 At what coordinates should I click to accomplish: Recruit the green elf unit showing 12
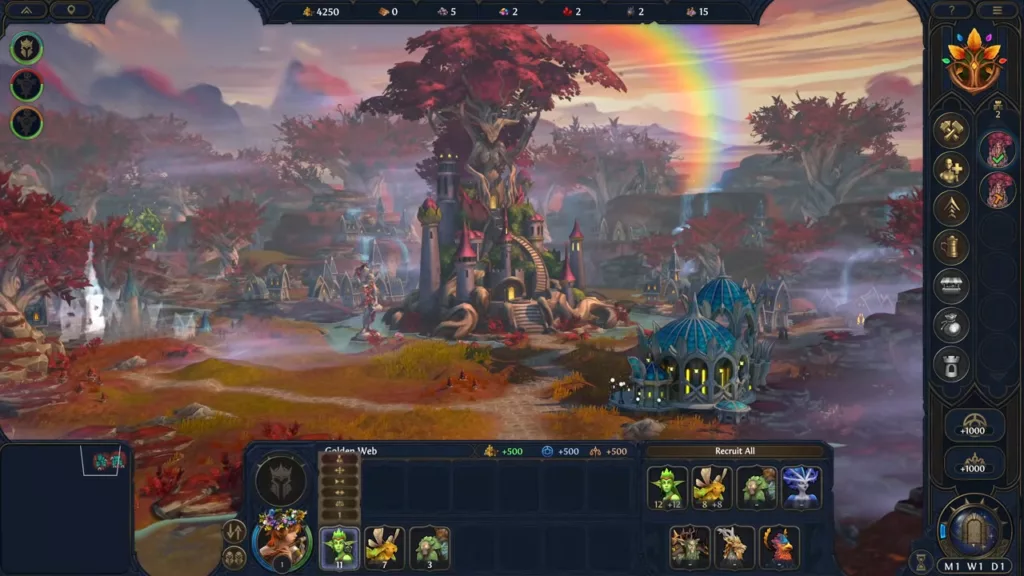667,488
